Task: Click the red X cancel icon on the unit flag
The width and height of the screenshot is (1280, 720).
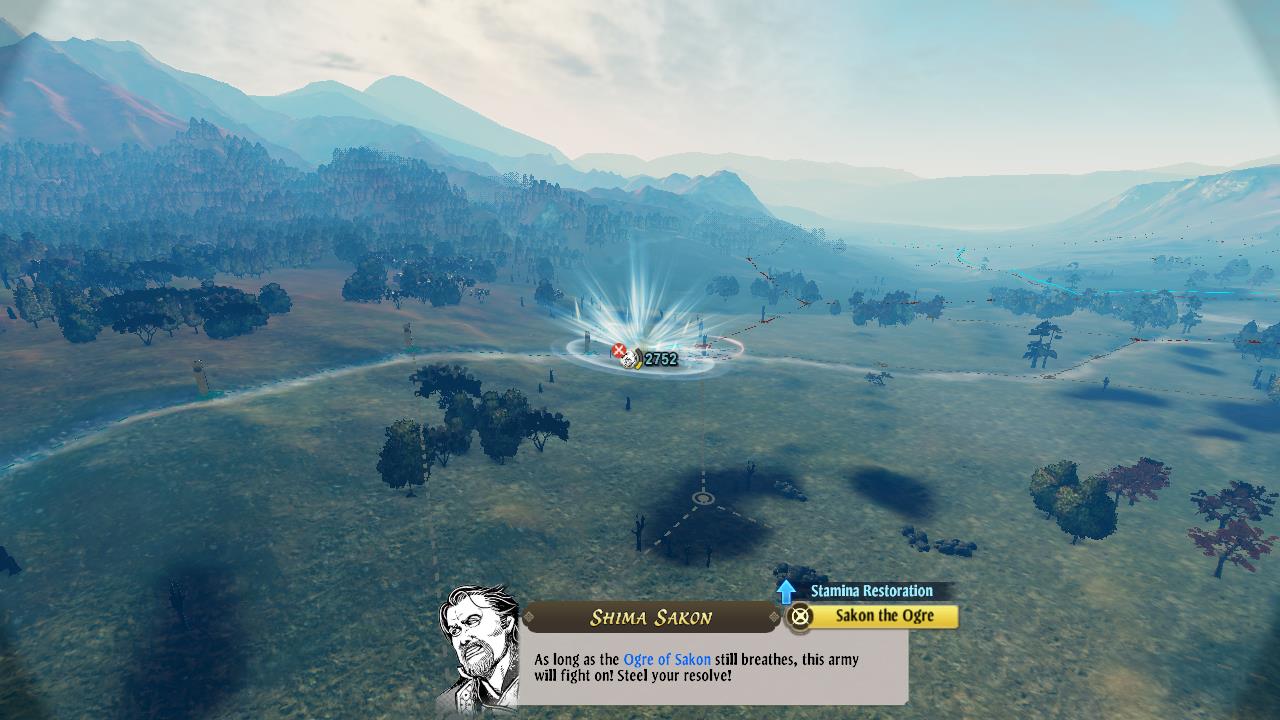Action: click(619, 349)
